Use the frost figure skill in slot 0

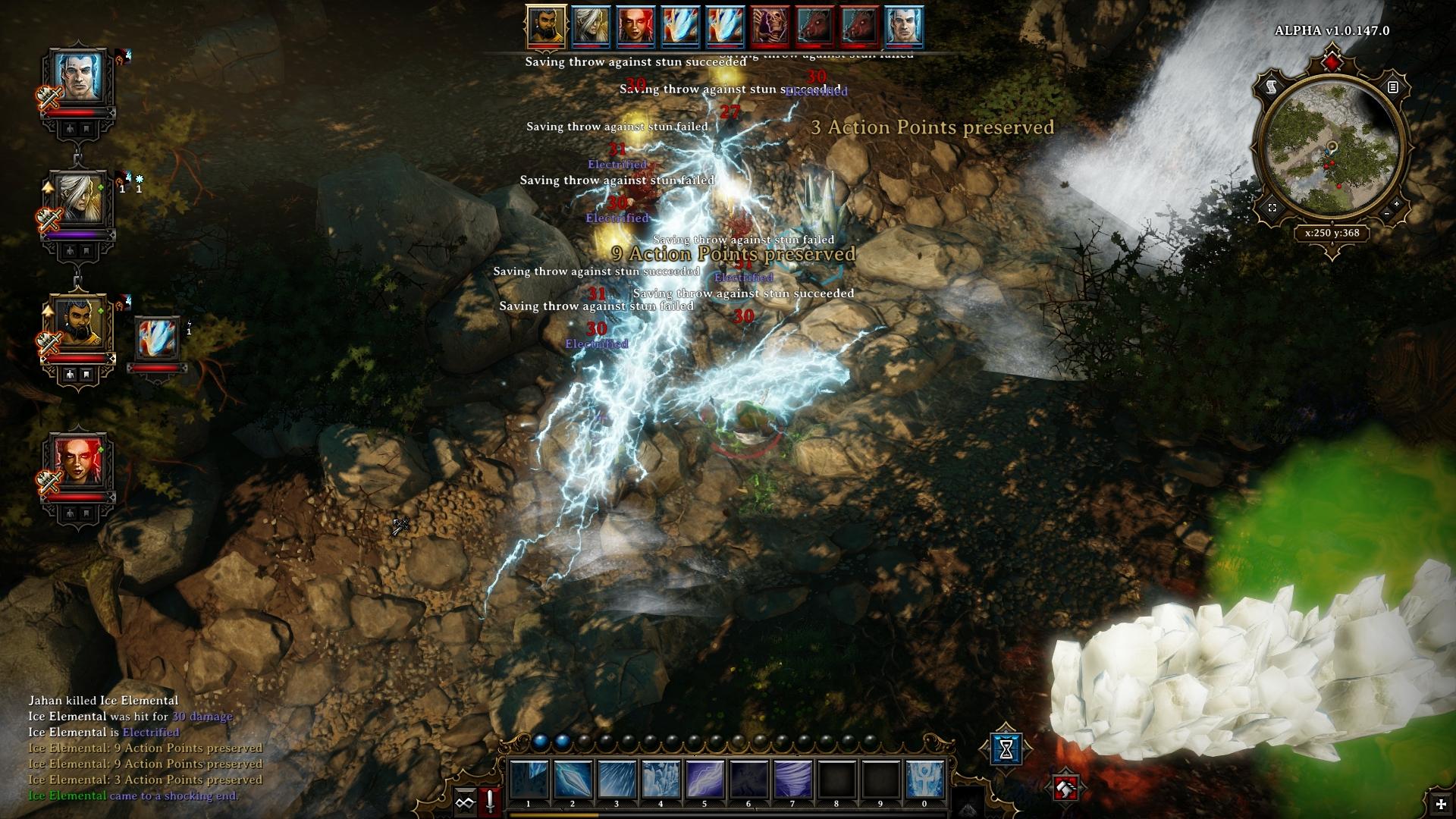click(924, 780)
